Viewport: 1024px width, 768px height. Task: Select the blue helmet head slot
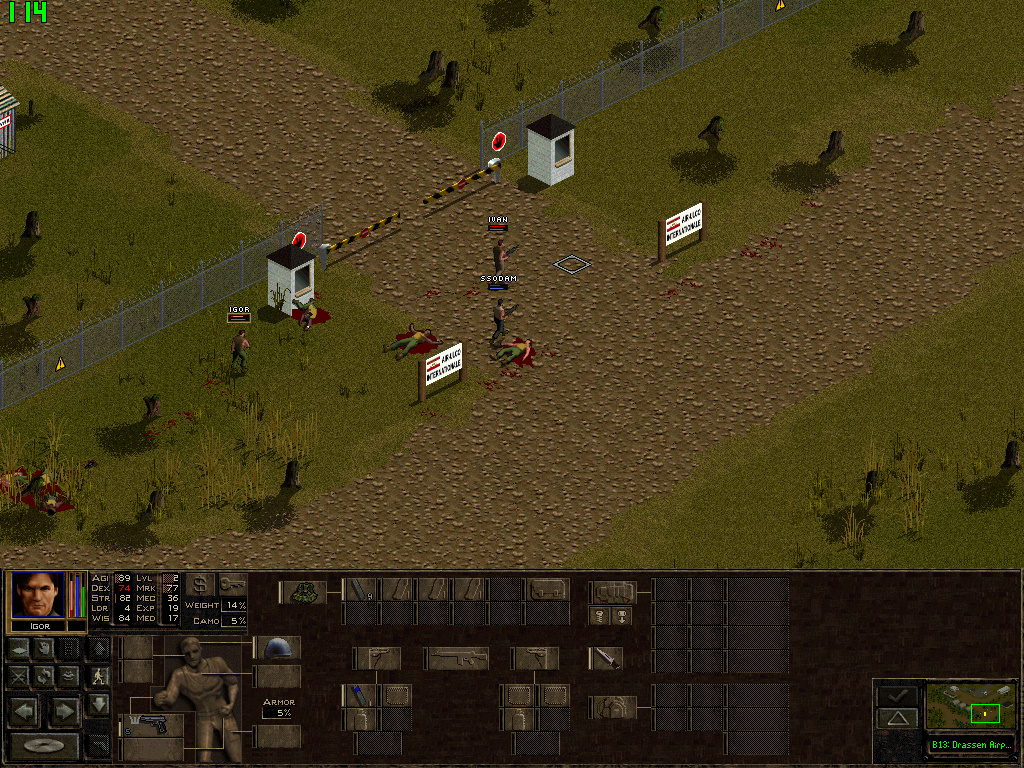pyautogui.click(x=276, y=648)
